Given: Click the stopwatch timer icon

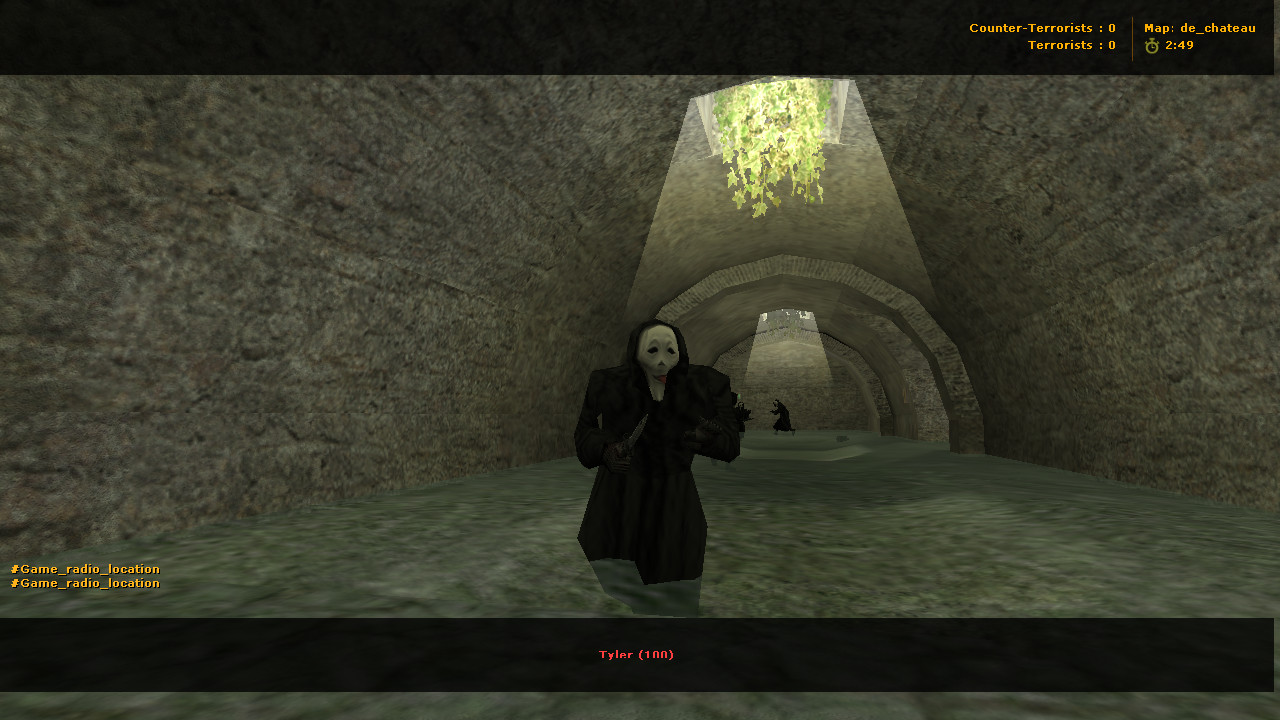Looking at the screenshot, I should (1152, 44).
